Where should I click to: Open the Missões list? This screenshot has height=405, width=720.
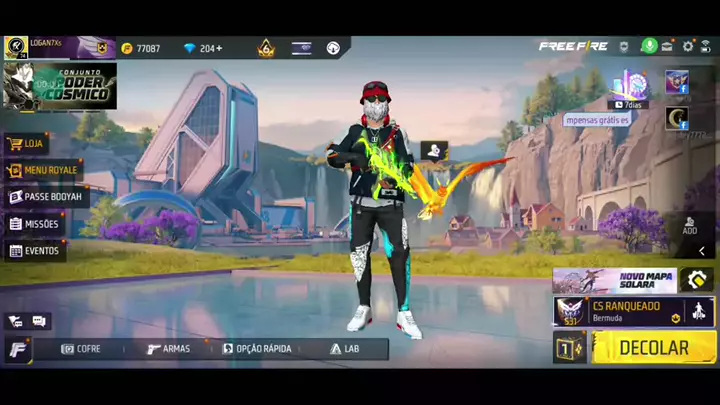35,224
